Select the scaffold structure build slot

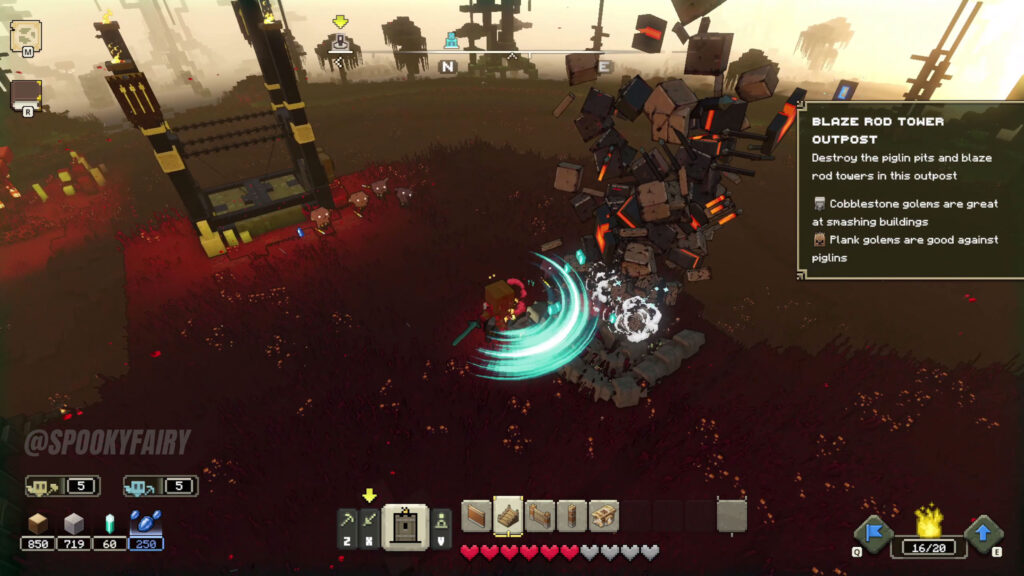(x=604, y=516)
